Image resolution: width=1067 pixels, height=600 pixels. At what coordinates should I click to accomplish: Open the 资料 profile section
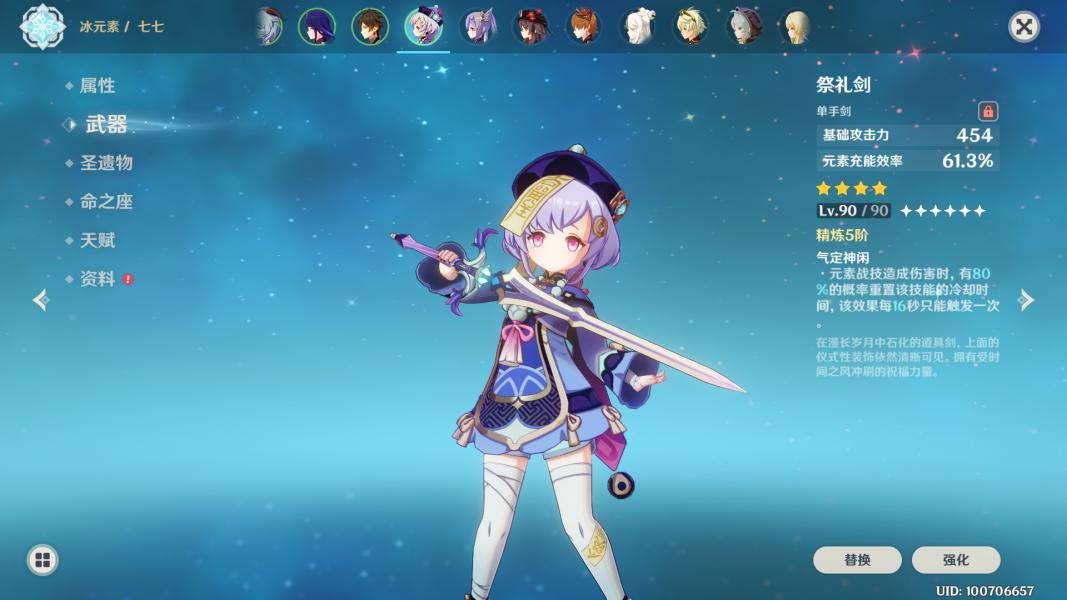(x=97, y=279)
